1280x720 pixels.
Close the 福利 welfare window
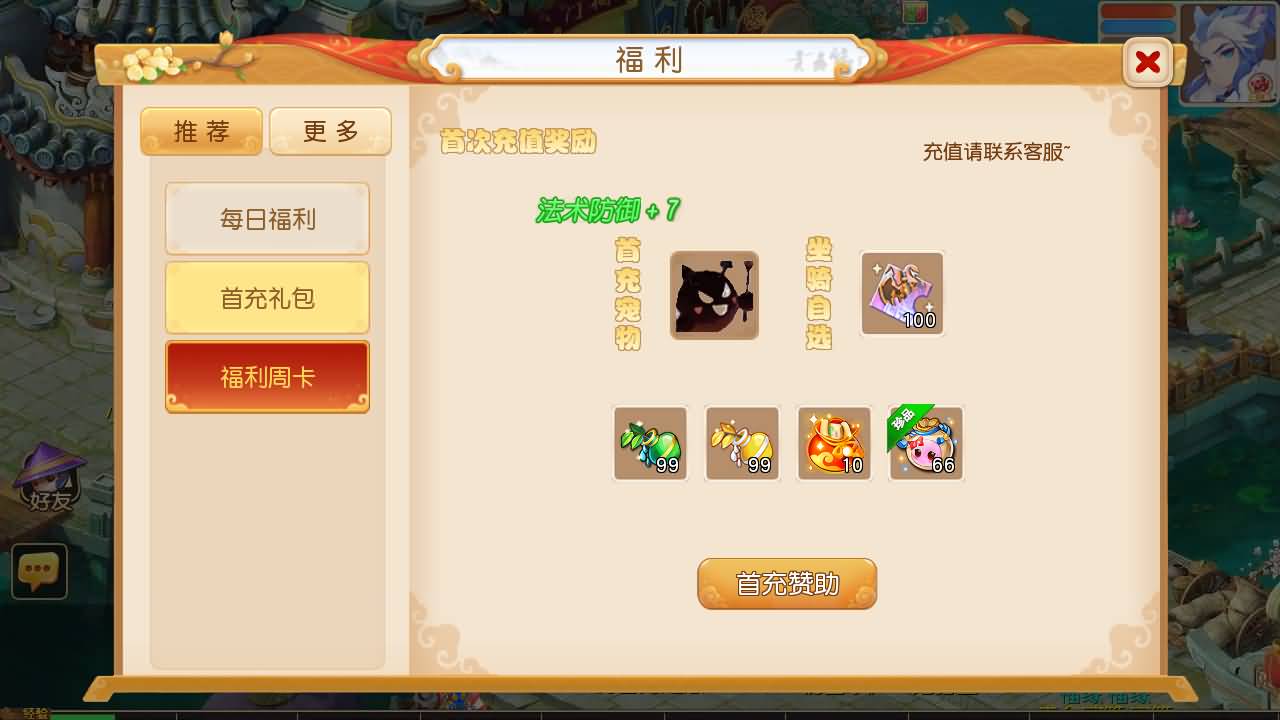click(x=1147, y=62)
